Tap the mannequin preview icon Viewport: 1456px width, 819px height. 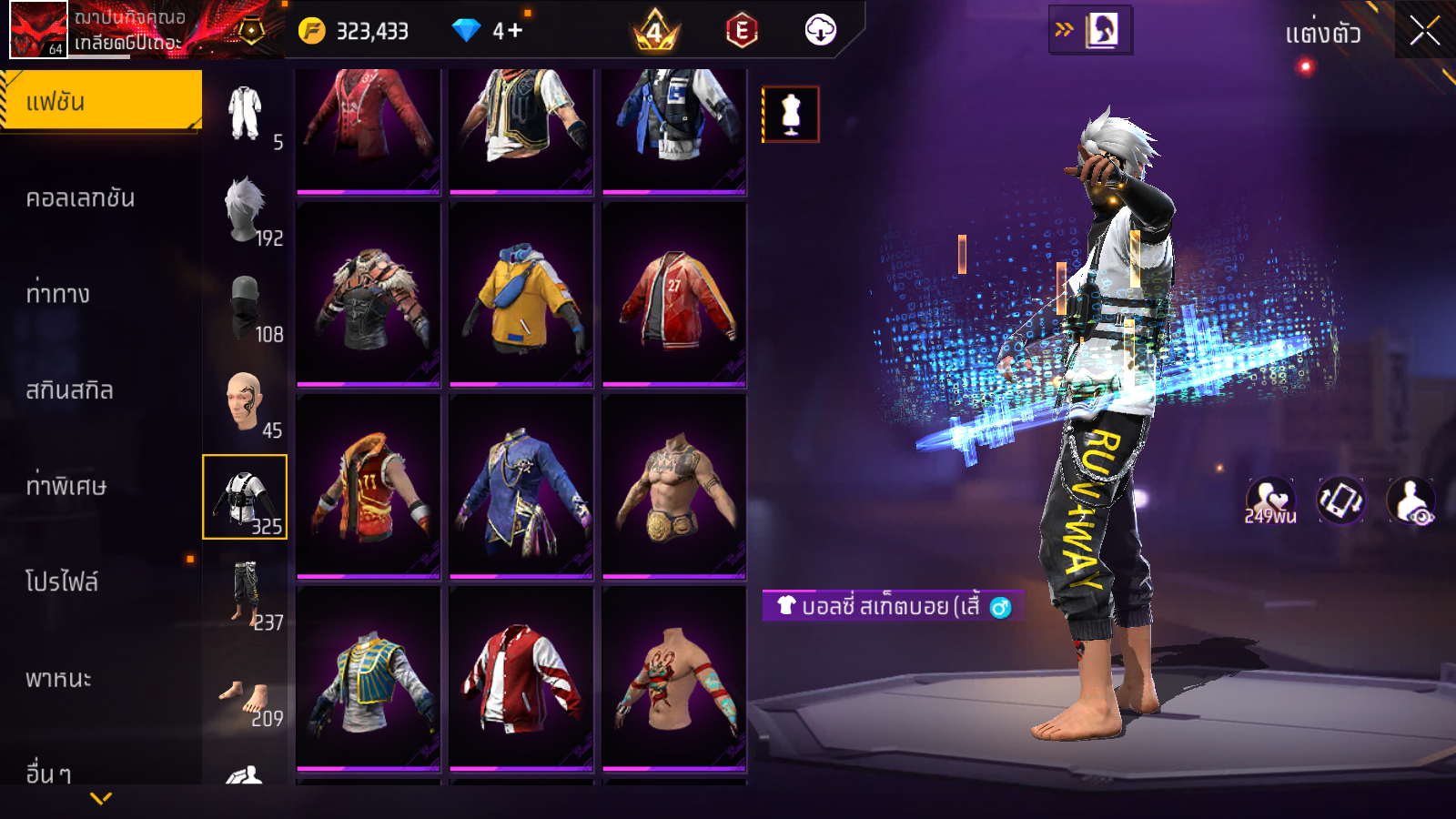(791, 115)
